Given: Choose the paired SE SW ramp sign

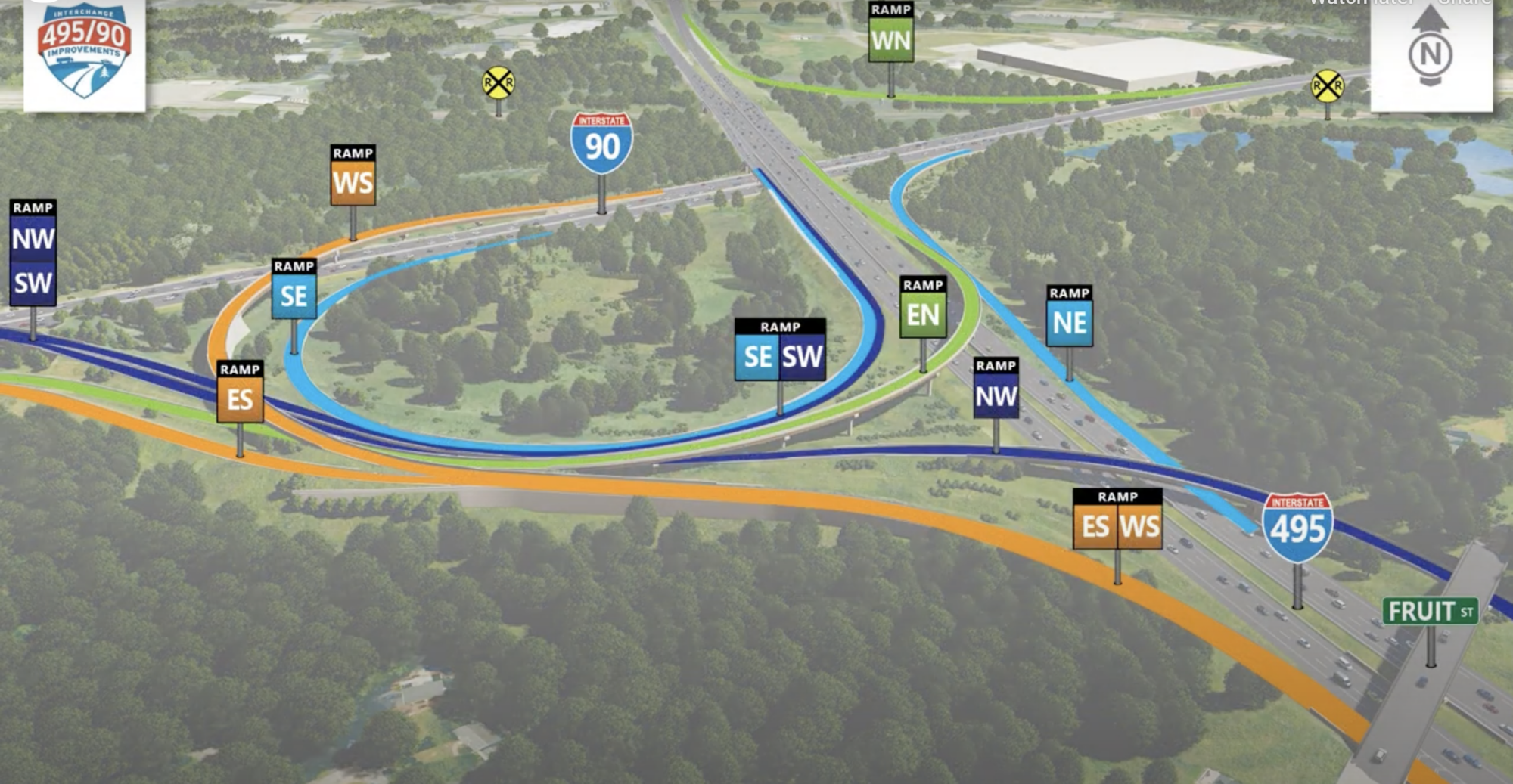Looking at the screenshot, I should pyautogui.click(x=780, y=350).
